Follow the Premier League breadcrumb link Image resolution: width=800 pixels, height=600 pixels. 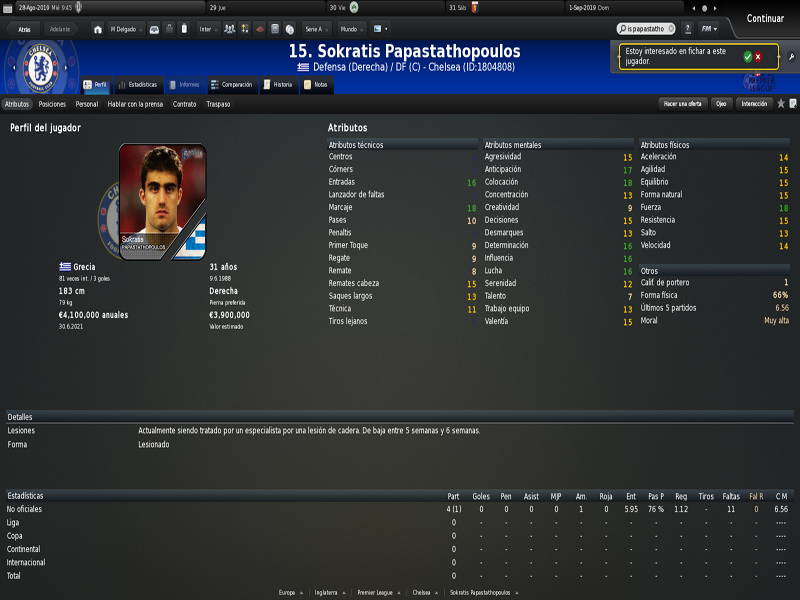click(x=378, y=592)
